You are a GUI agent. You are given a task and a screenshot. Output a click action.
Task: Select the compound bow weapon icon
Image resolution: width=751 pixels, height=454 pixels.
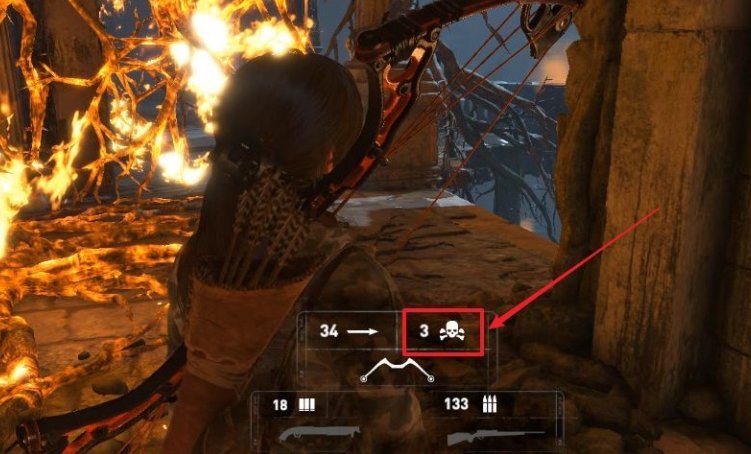tap(397, 372)
